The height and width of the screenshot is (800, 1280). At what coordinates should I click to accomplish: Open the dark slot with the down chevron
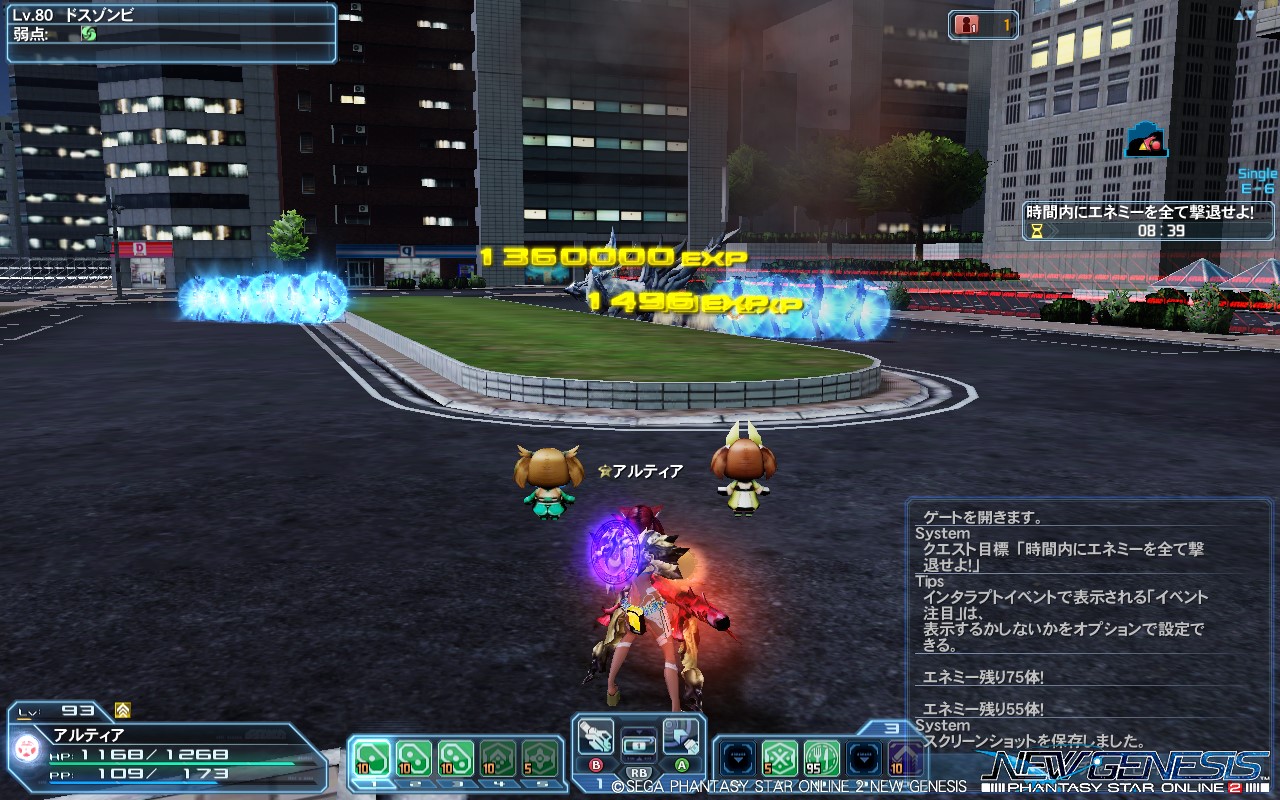pos(738,757)
